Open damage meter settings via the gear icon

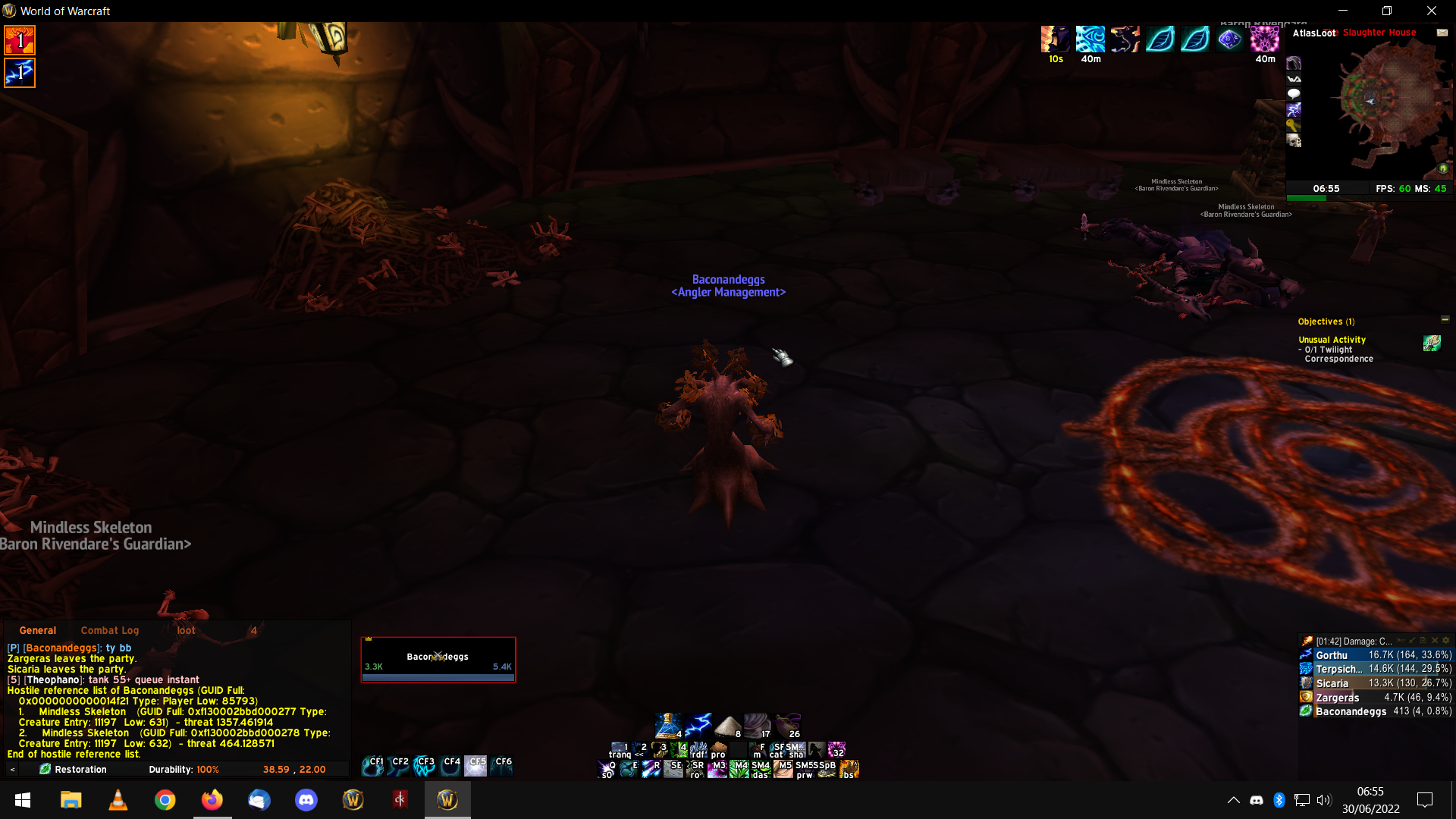point(1446,641)
